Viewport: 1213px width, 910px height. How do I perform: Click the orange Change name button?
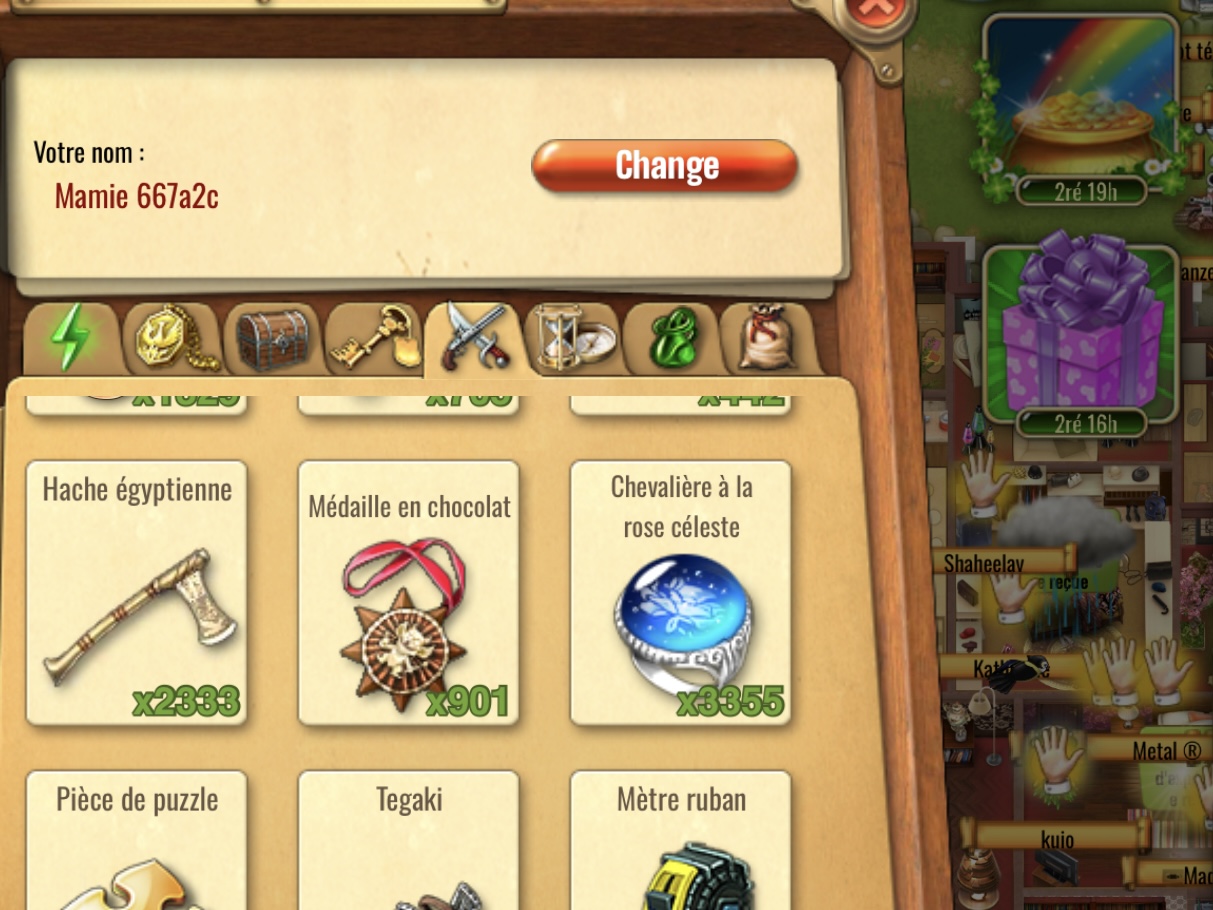[x=665, y=166]
